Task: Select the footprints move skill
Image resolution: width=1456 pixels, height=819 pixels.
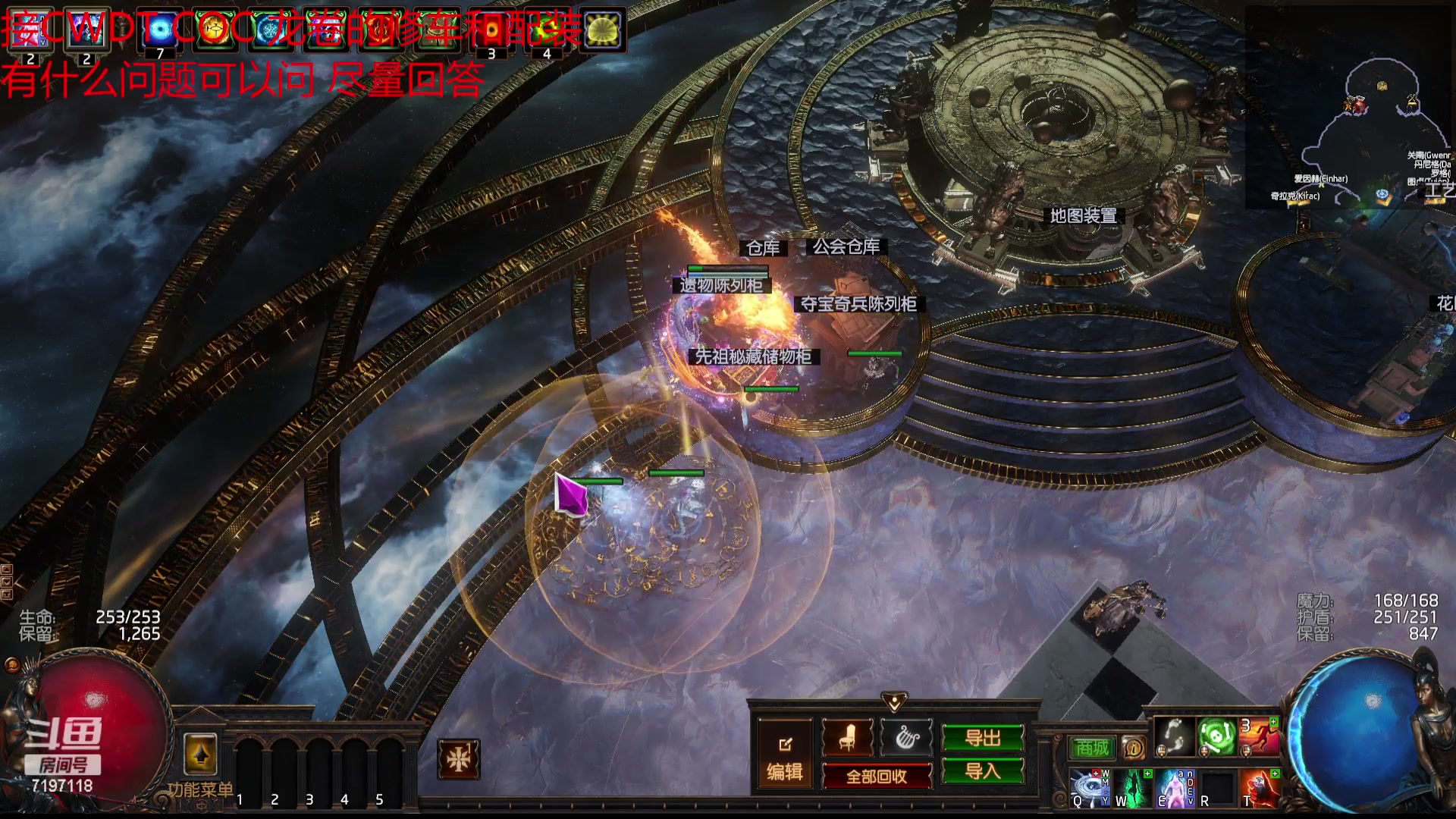Action: (x=1175, y=736)
